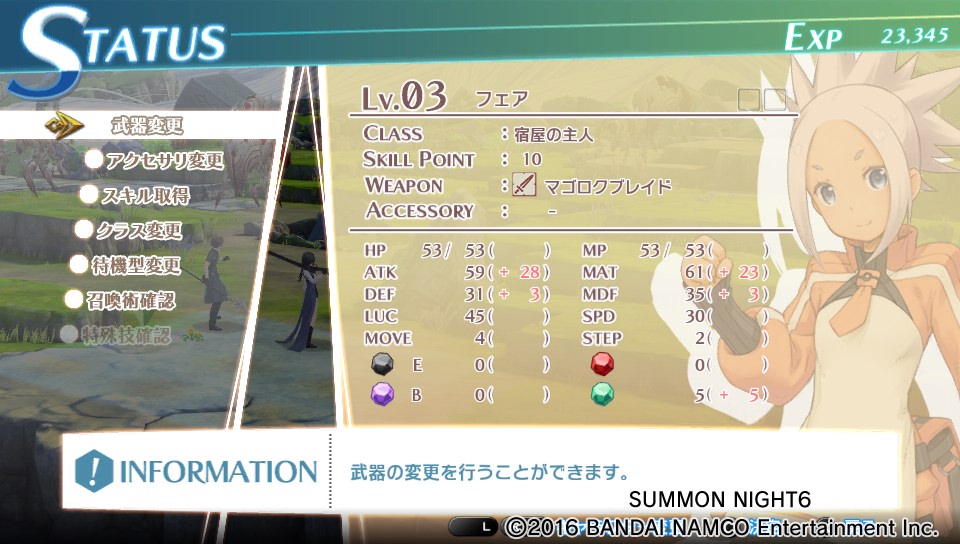Click the greyed 特殊技確認 special skill entry
This screenshot has height=544, width=960.
(126, 335)
